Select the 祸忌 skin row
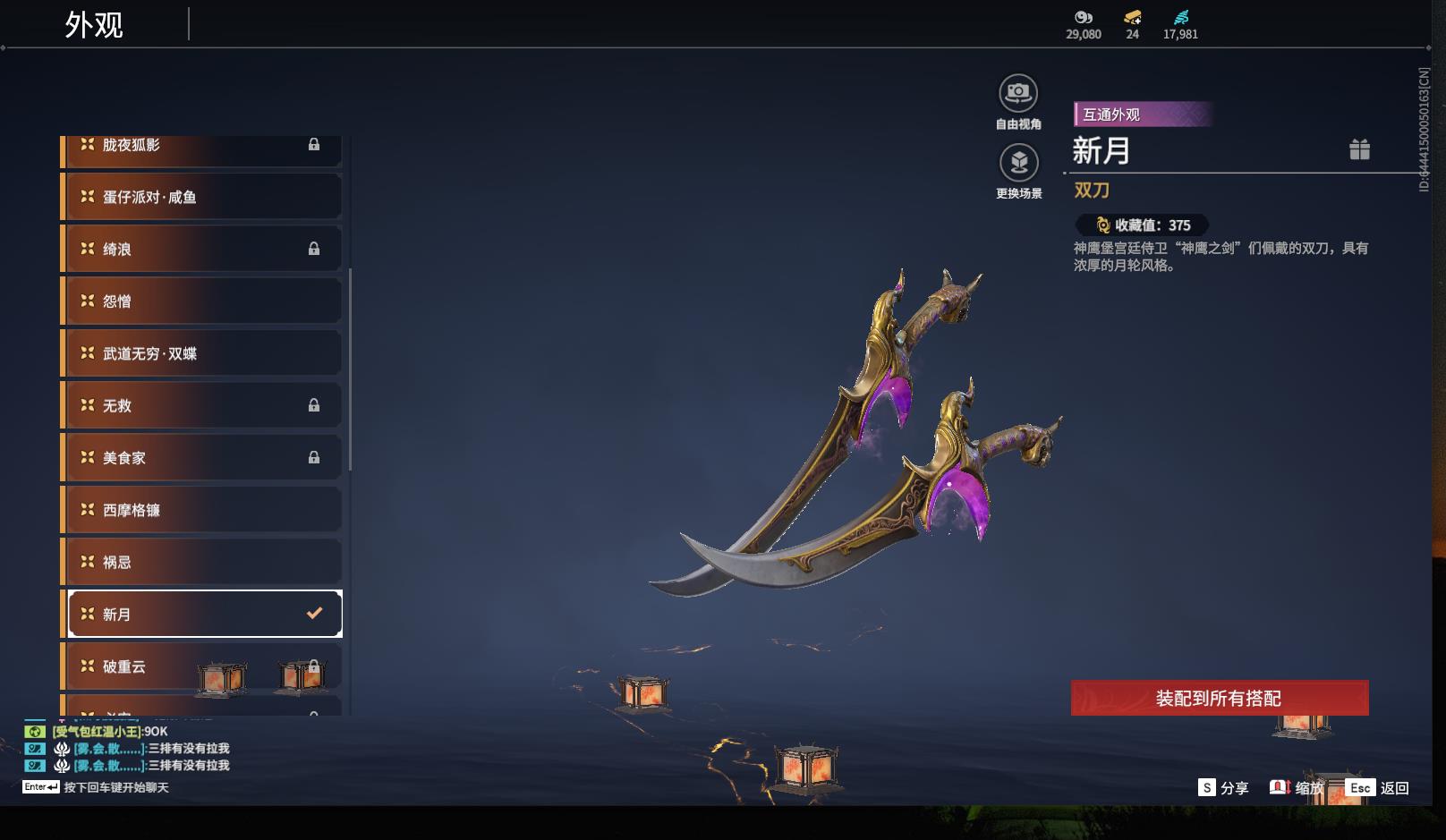The image size is (1446, 840). pos(201,562)
